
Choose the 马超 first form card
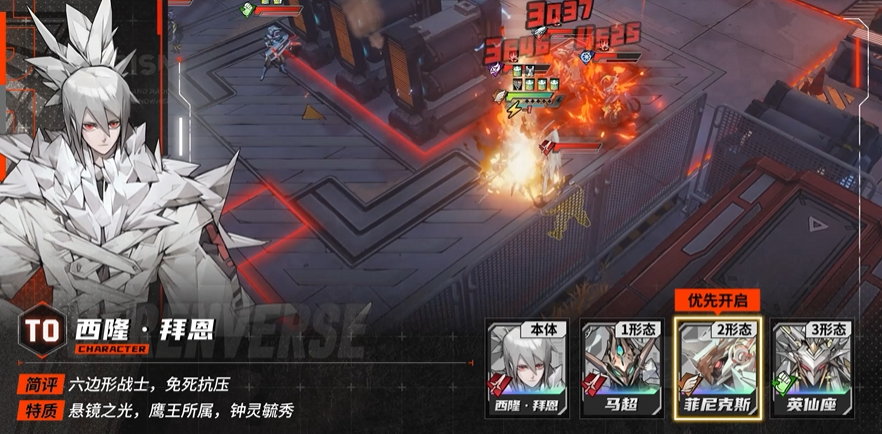[x=621, y=368]
